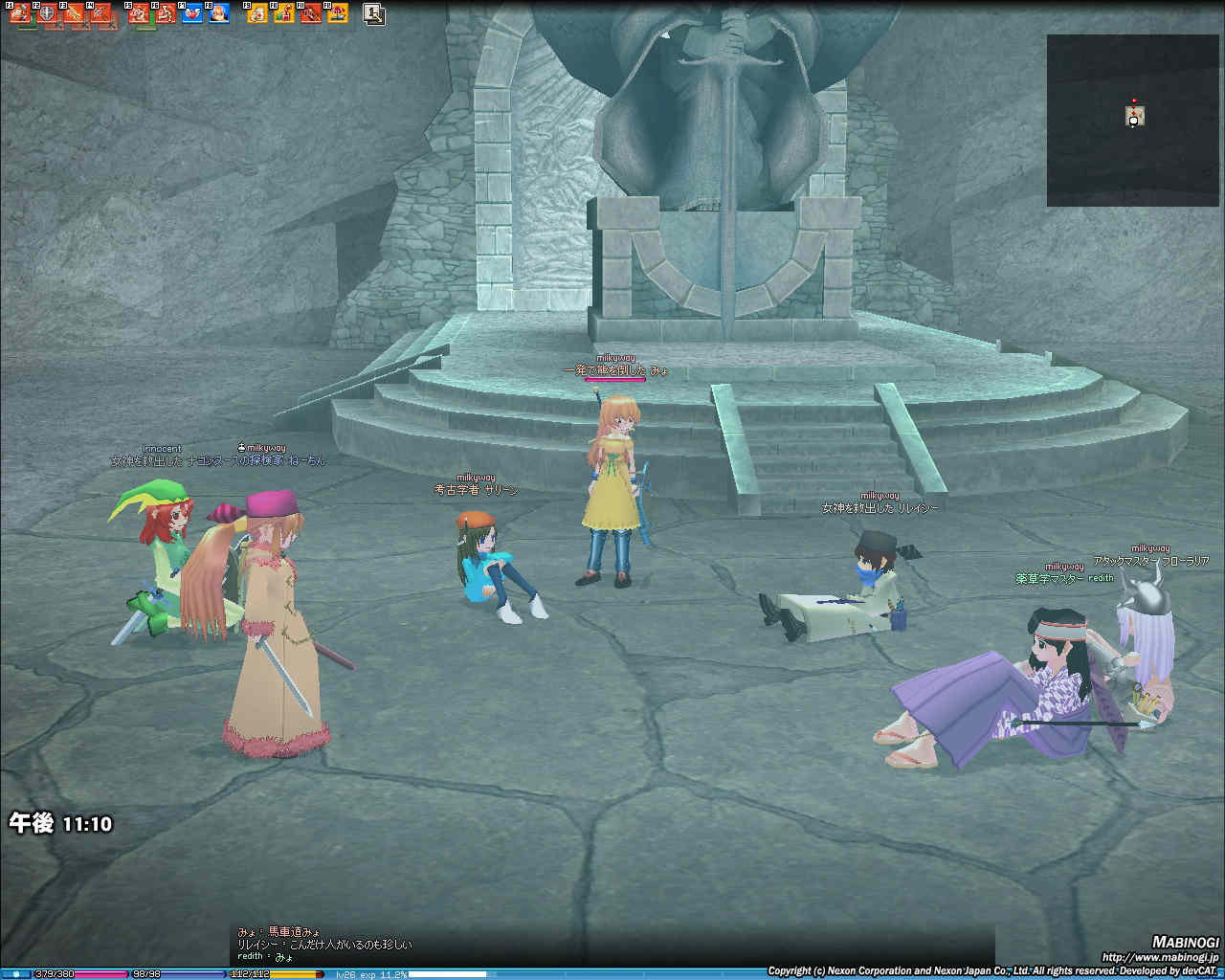Choose the red F11 skill icon
This screenshot has height=980, width=1225.
point(310,13)
